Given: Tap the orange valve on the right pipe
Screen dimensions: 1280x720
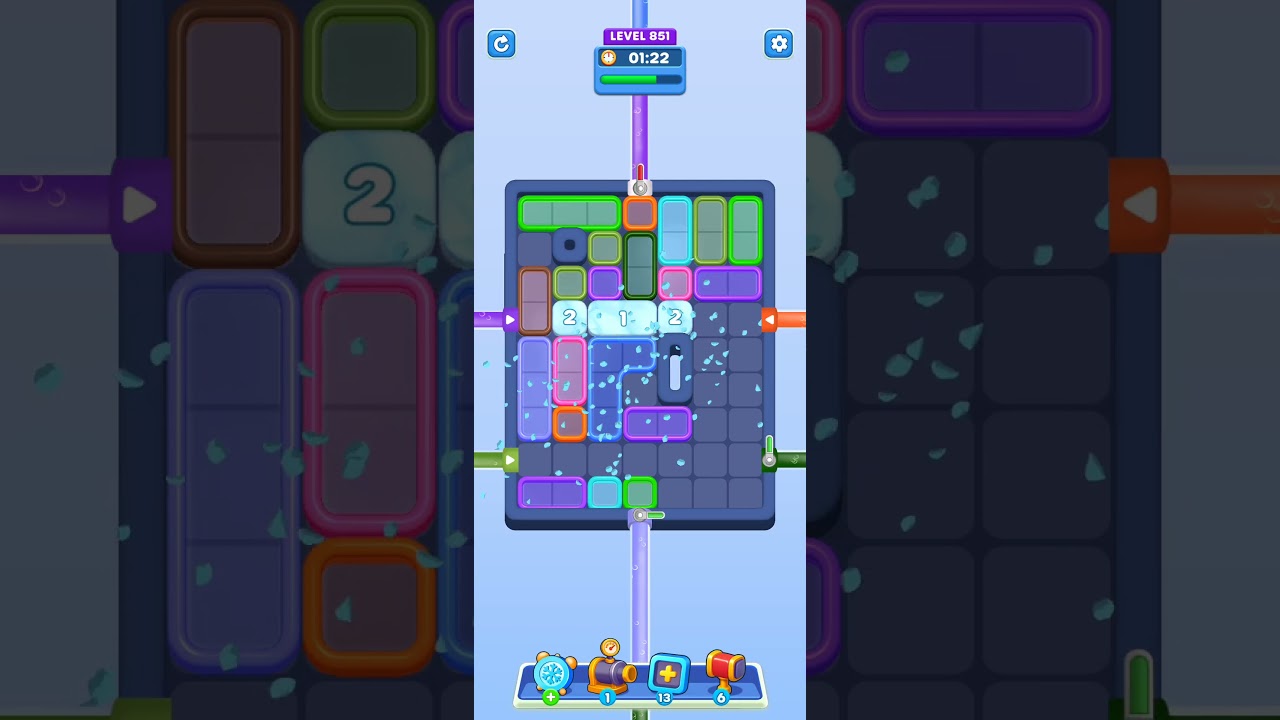Looking at the screenshot, I should (770, 319).
